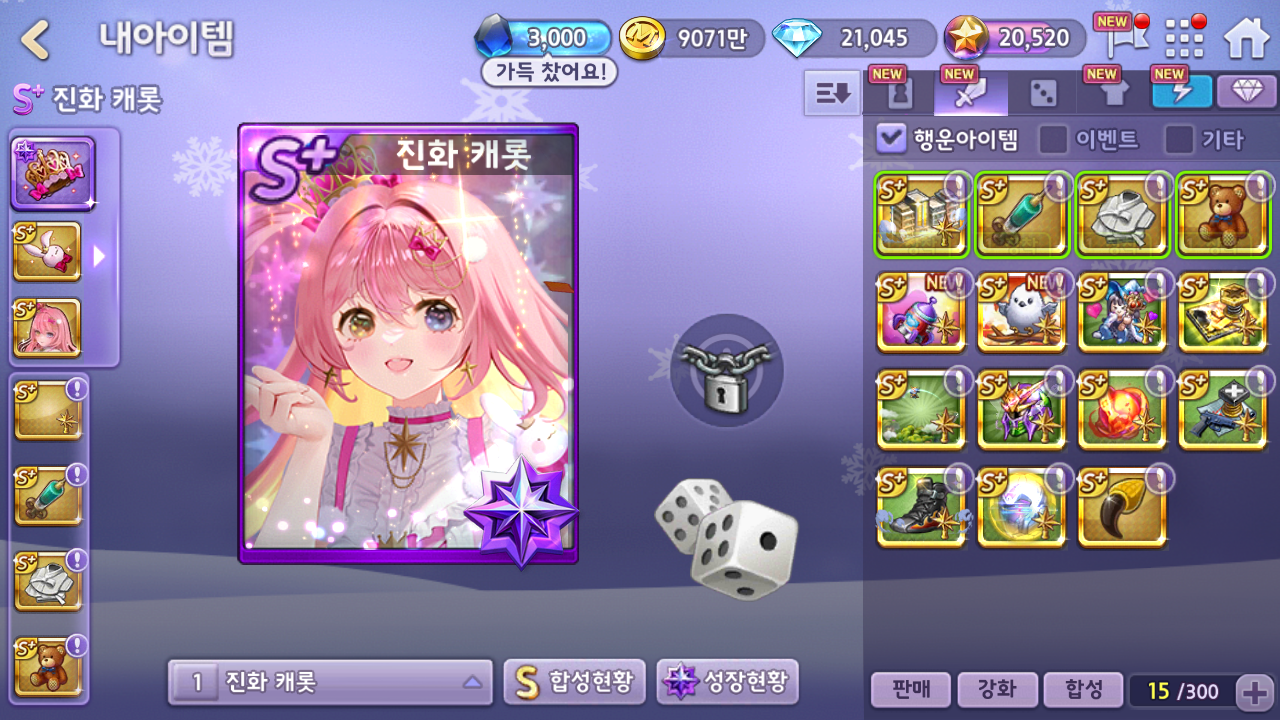Switch to the shirt costume tab
The width and height of the screenshot is (1280, 720).
coord(1114,93)
